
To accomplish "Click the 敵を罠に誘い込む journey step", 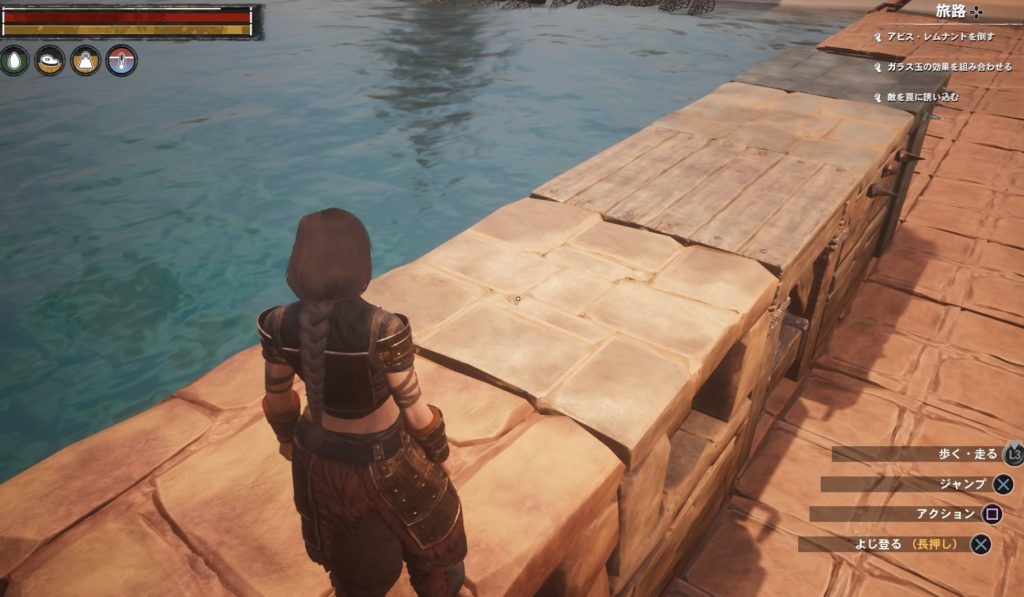I will click(x=921, y=97).
